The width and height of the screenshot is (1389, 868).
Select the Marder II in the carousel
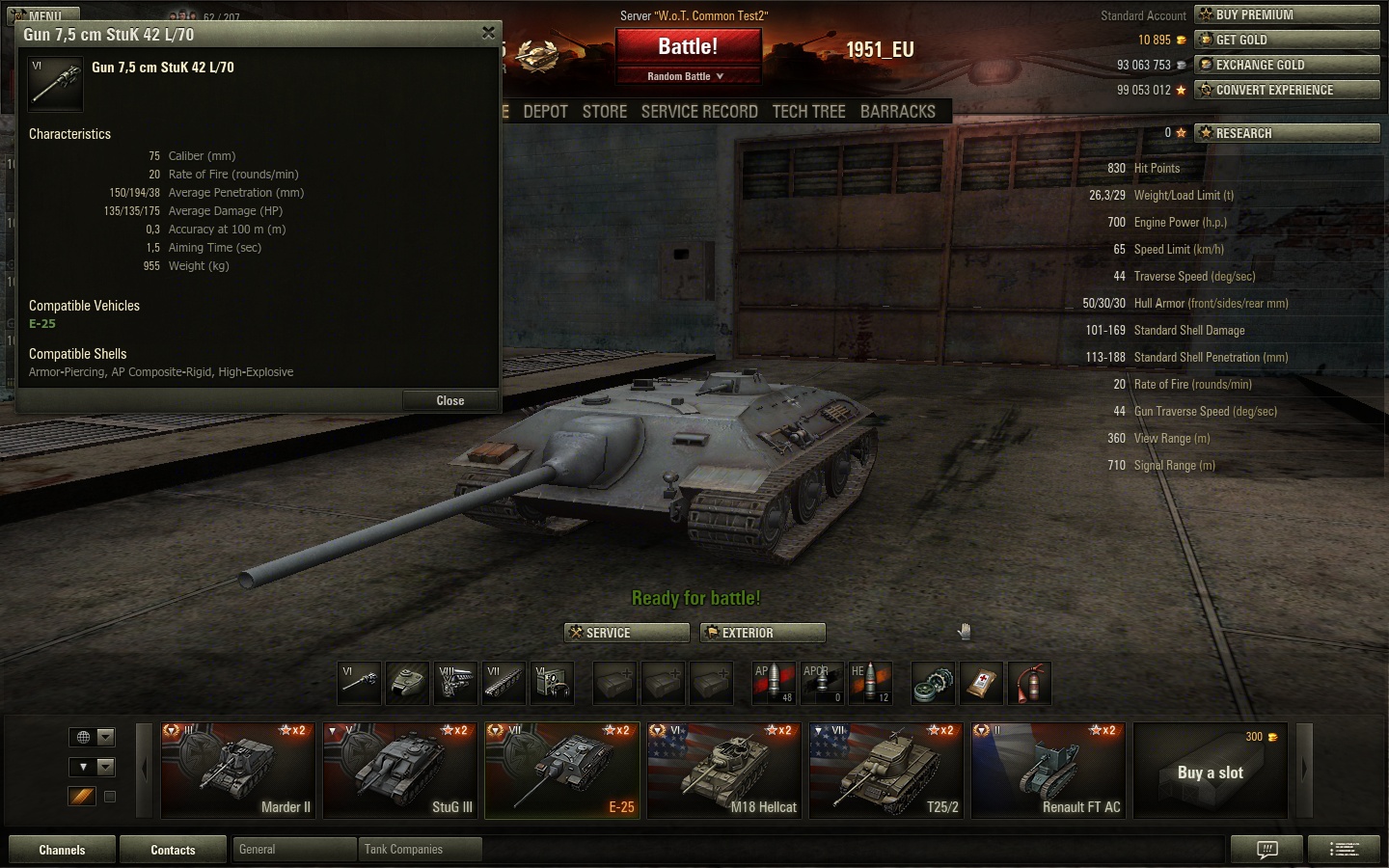pos(238,771)
